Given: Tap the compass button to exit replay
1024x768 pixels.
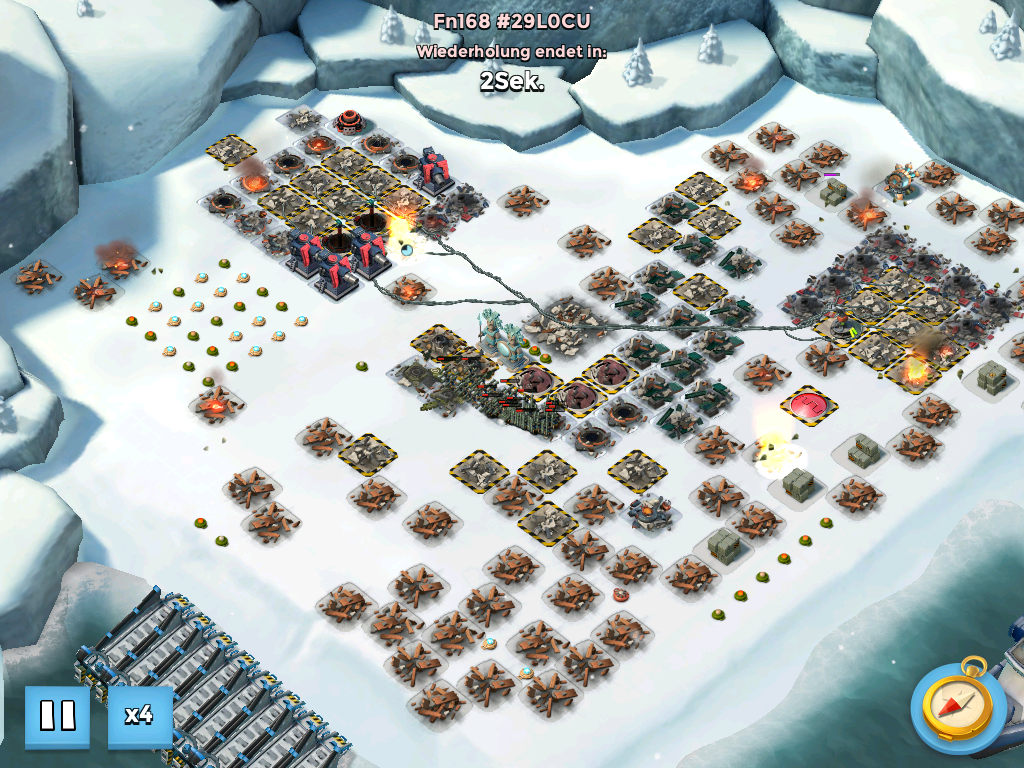Looking at the screenshot, I should click(x=958, y=705).
